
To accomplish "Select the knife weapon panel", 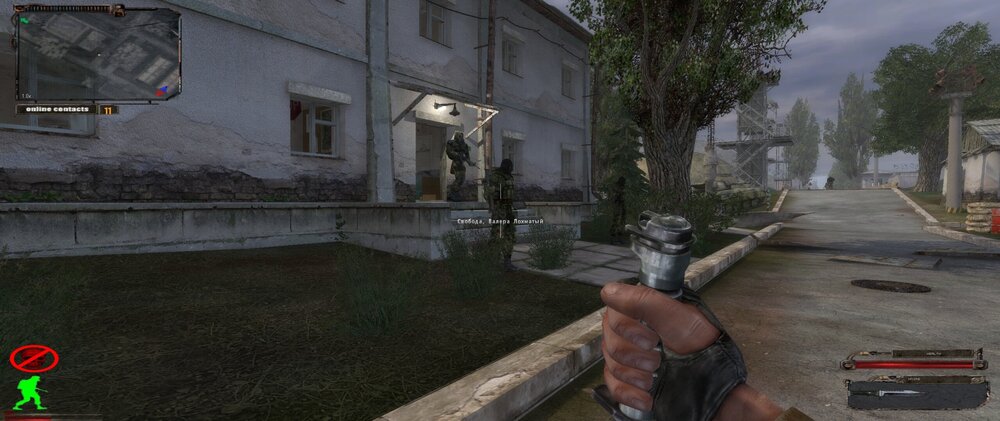I will click(x=916, y=393).
